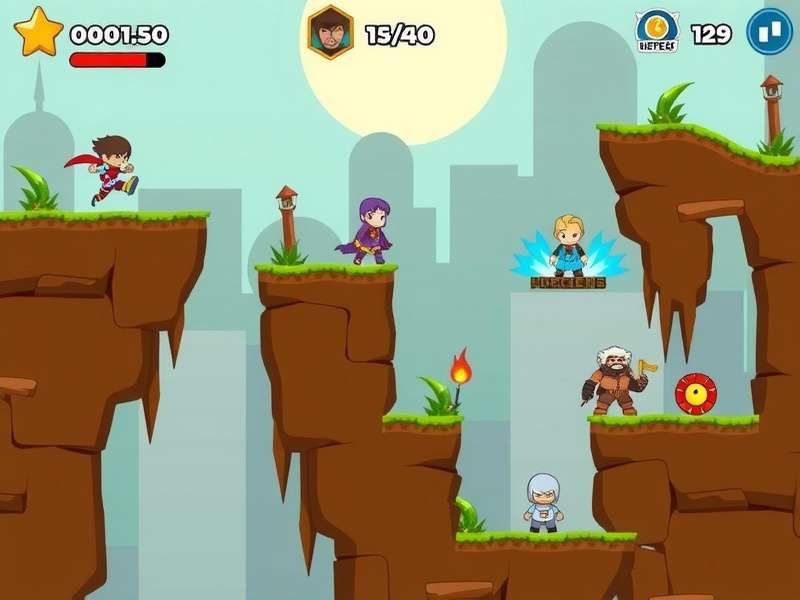800x600 pixels.
Task: Open the orange coin badge icon
Action: pos(656,28)
